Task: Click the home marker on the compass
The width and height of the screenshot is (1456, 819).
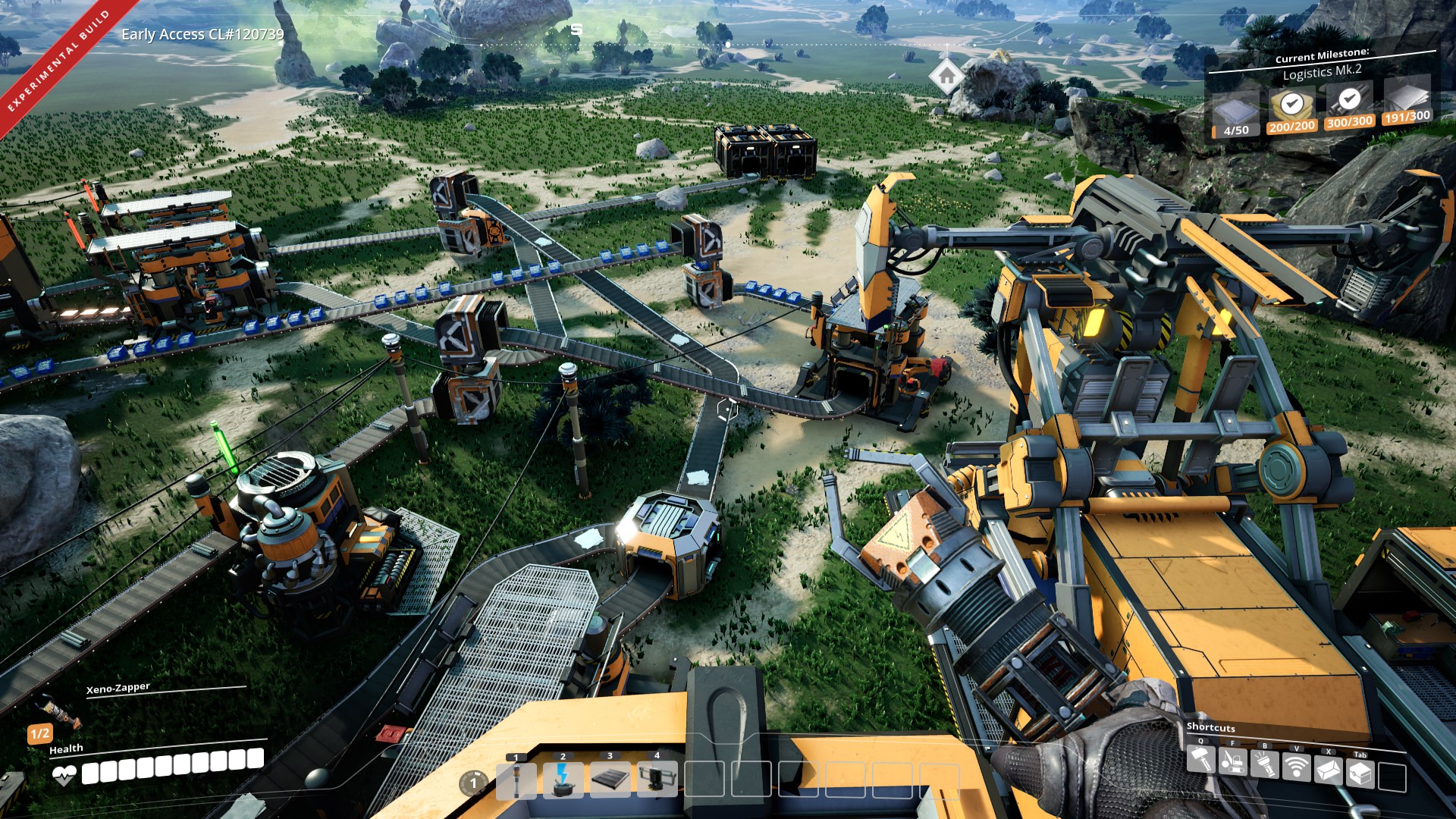Action: (x=946, y=76)
